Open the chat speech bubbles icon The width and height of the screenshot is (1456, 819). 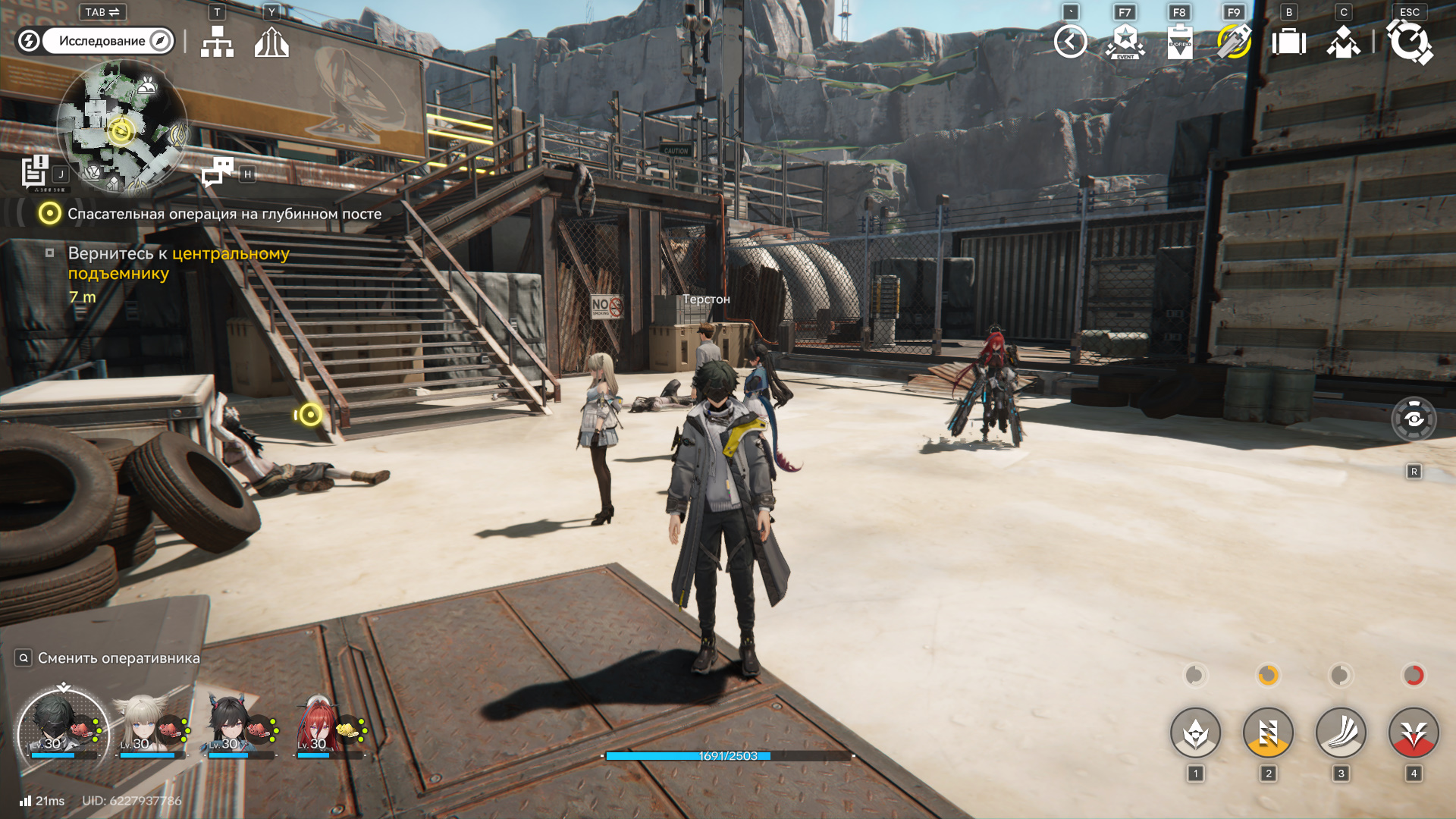[x=218, y=172]
